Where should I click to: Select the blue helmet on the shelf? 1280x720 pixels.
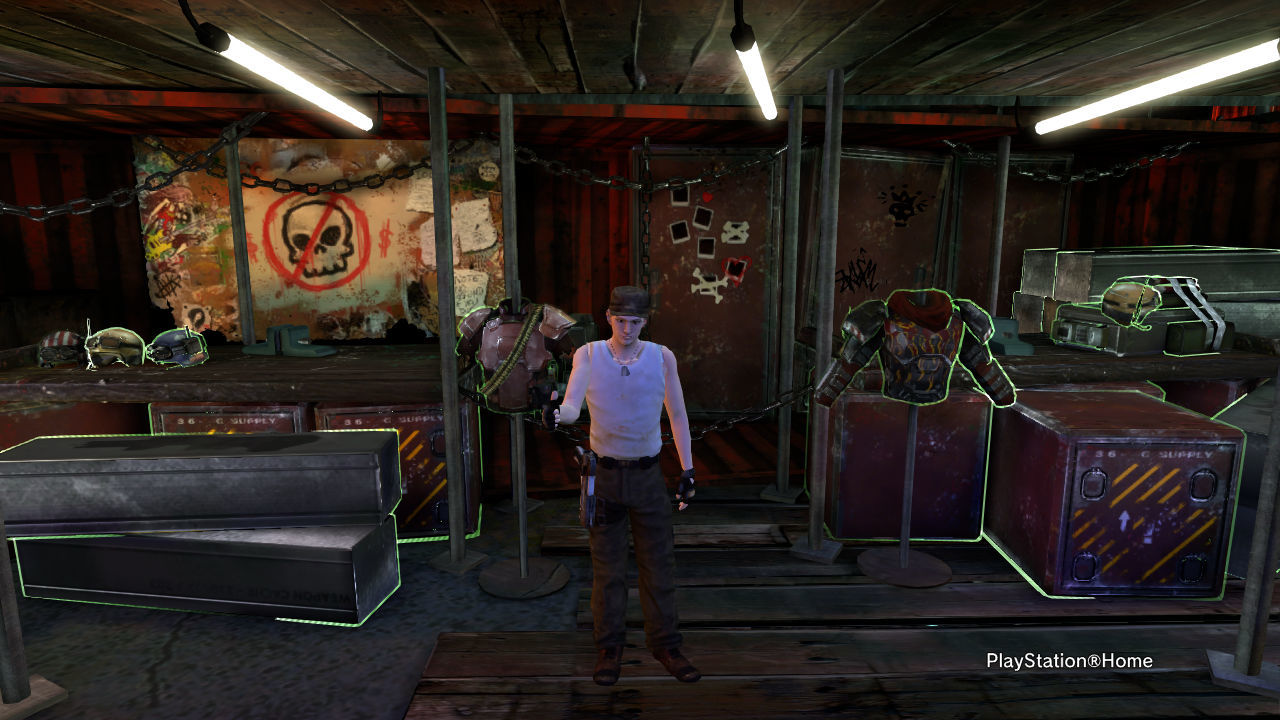point(176,347)
